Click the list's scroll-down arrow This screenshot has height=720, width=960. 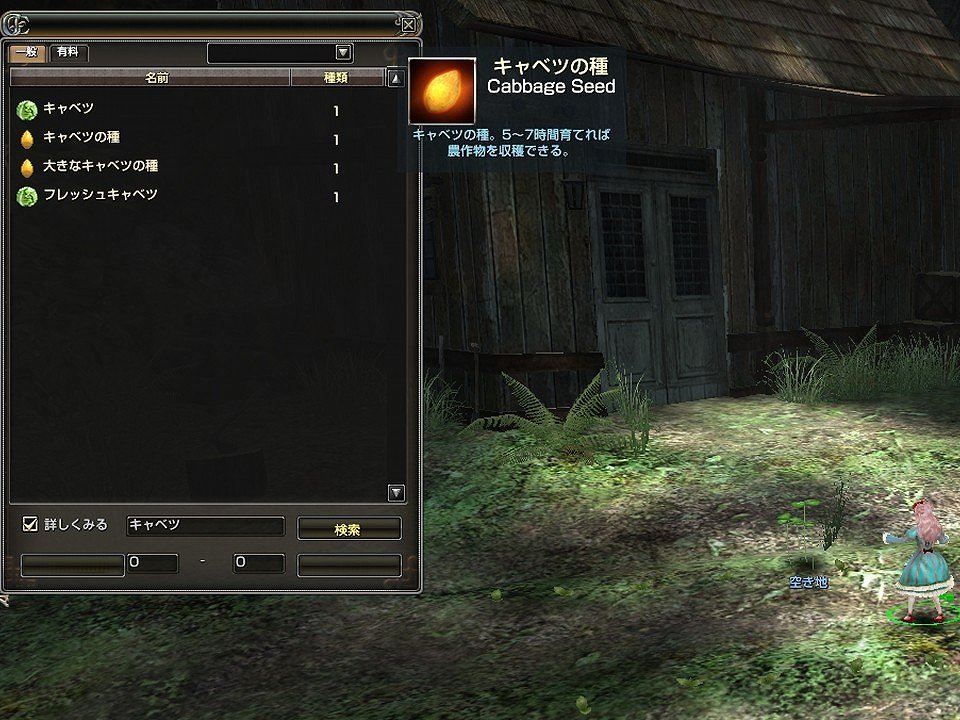tap(396, 492)
